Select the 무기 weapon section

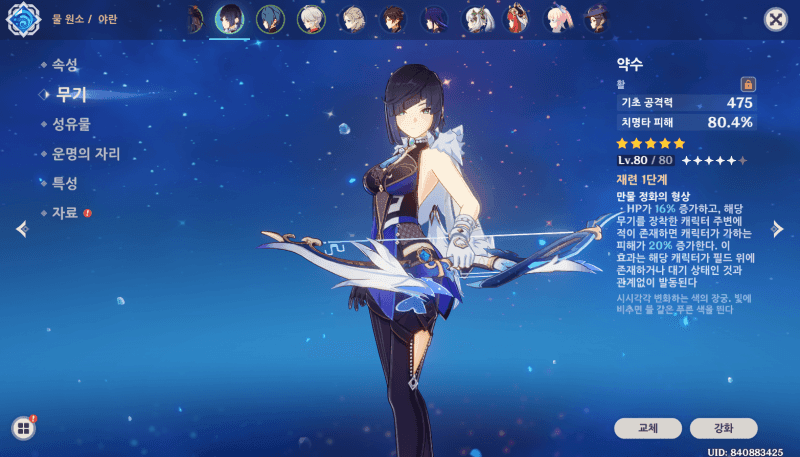(70, 95)
